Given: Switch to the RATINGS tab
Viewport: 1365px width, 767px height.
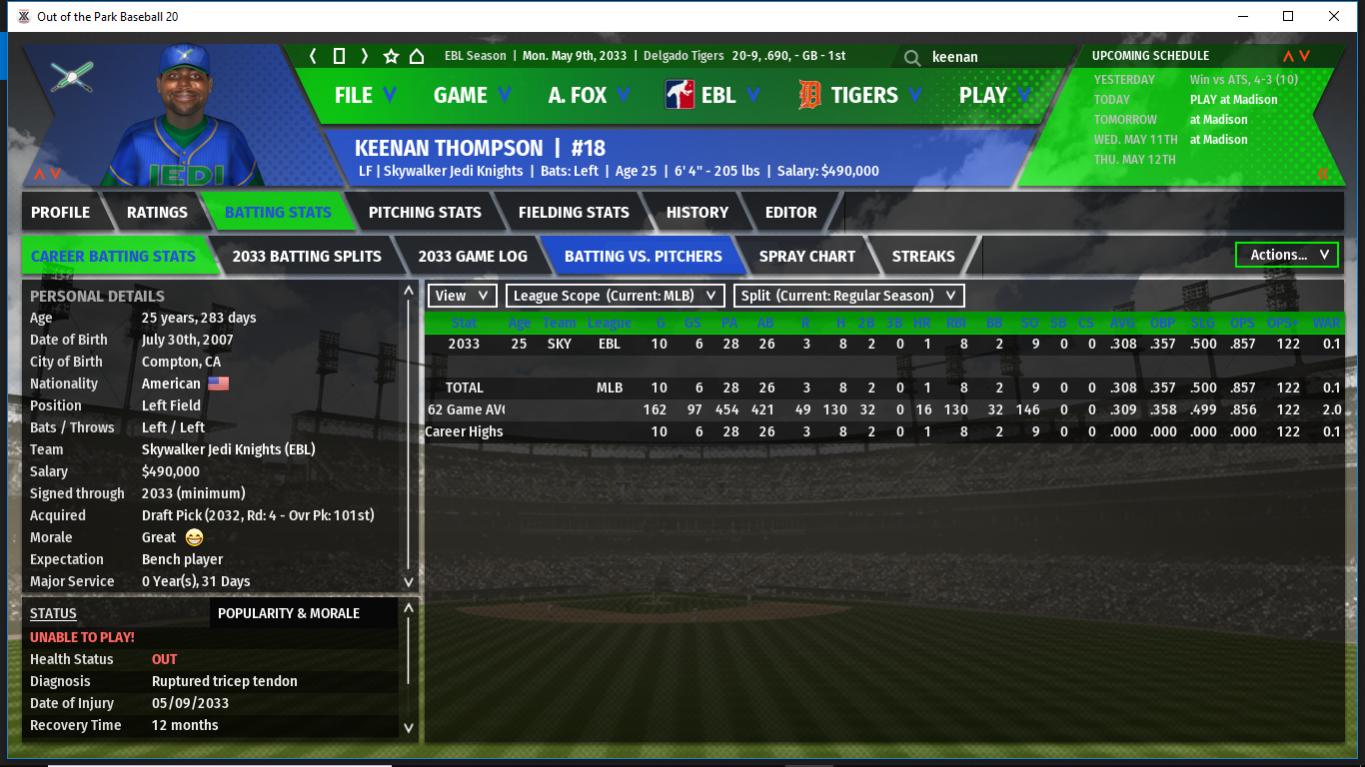Looking at the screenshot, I should (x=157, y=212).
